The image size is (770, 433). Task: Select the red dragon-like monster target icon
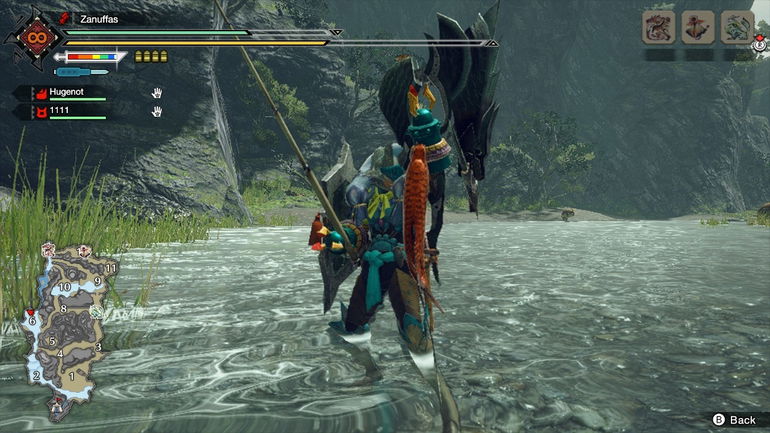tap(658, 27)
